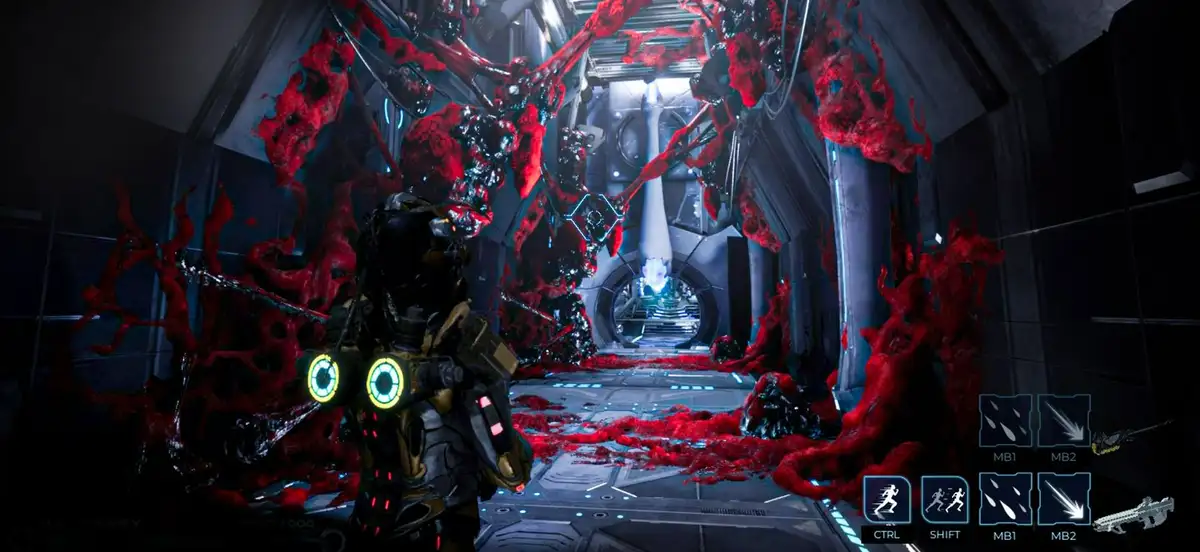Activate the two running figures ability
Image resolution: width=1200 pixels, height=552 pixels.
point(945,499)
